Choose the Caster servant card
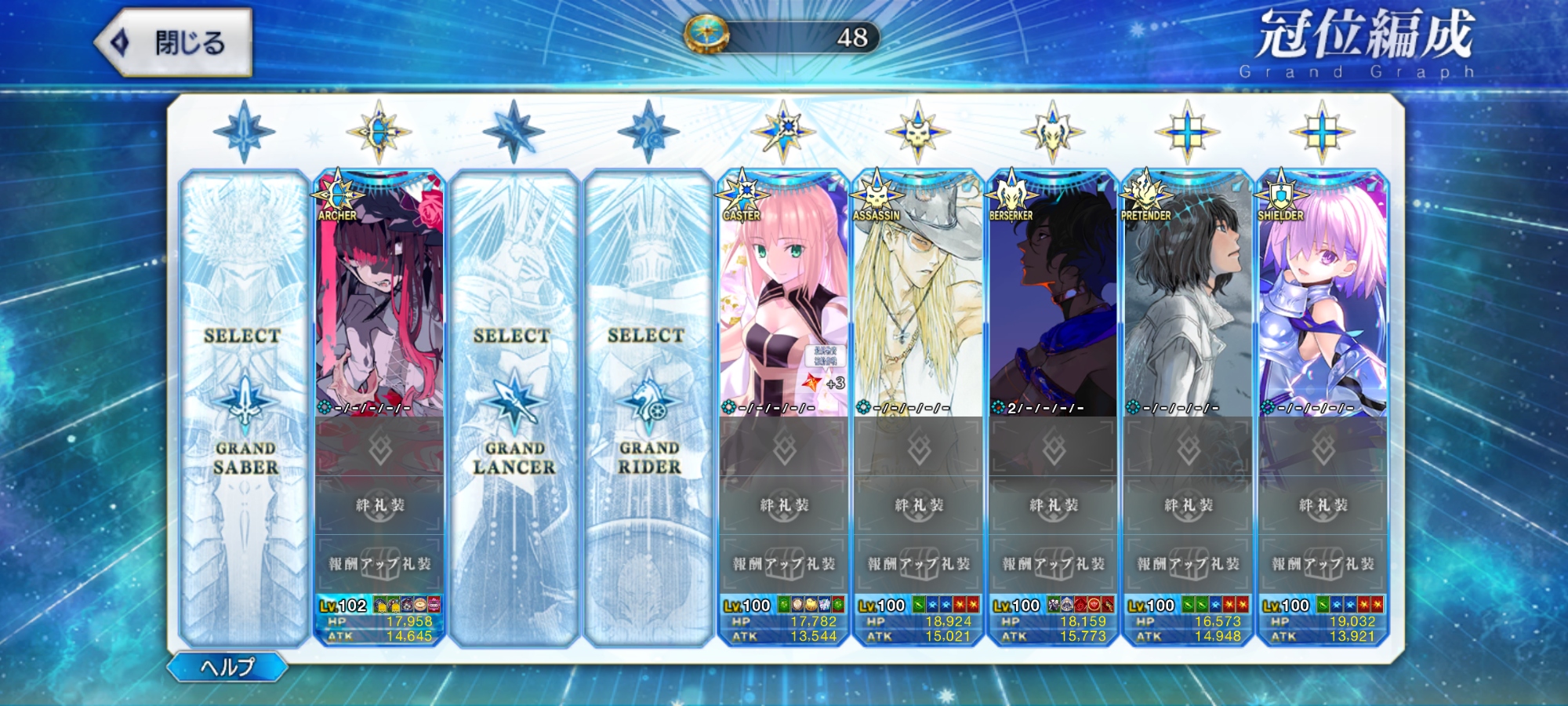 click(x=783, y=298)
